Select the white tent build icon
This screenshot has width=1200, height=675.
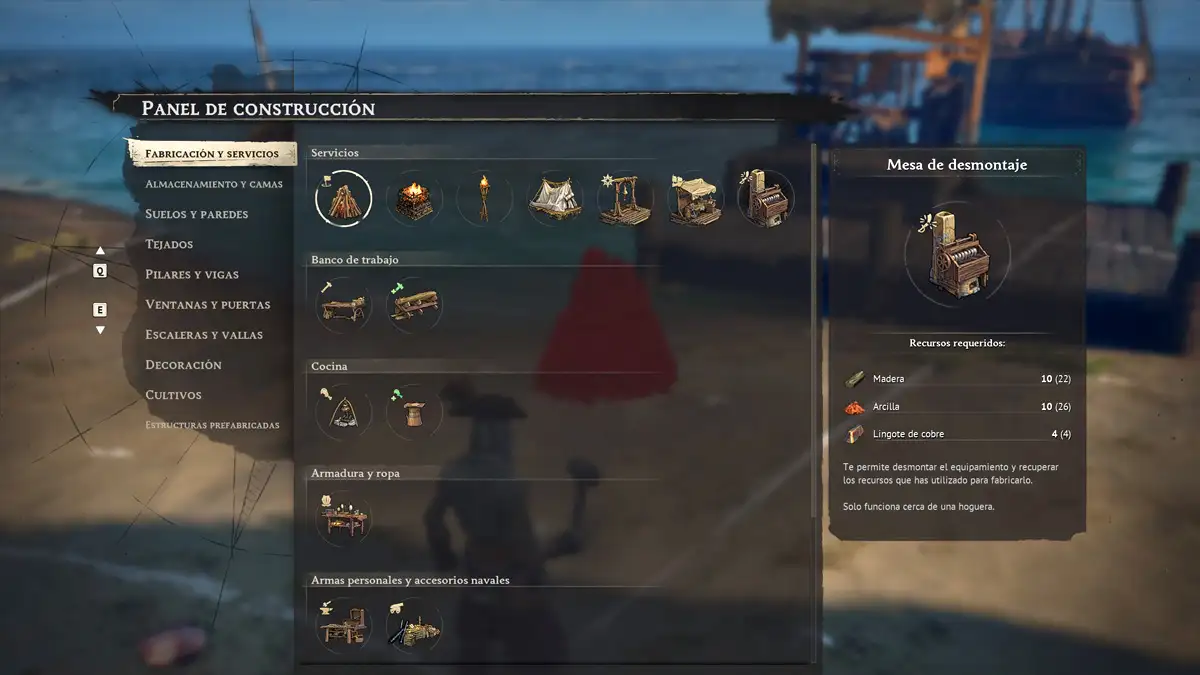click(x=555, y=198)
